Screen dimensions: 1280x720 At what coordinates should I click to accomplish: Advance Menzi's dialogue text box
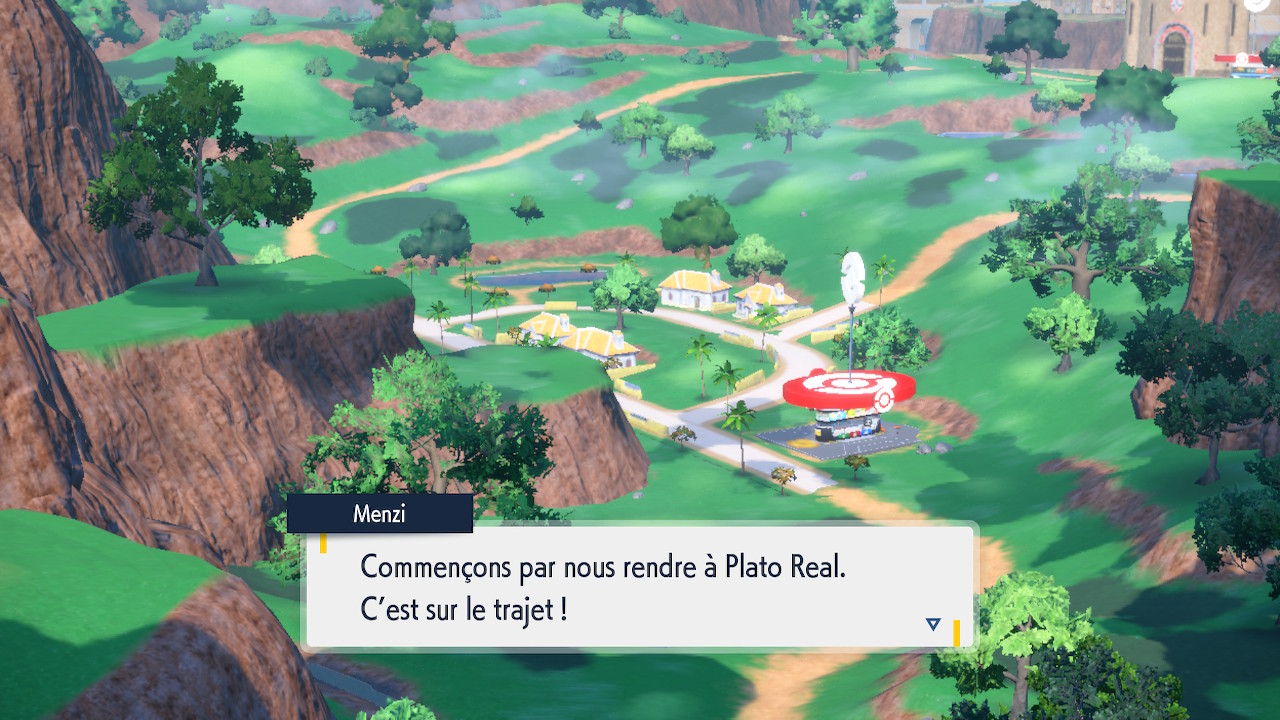tap(638, 586)
